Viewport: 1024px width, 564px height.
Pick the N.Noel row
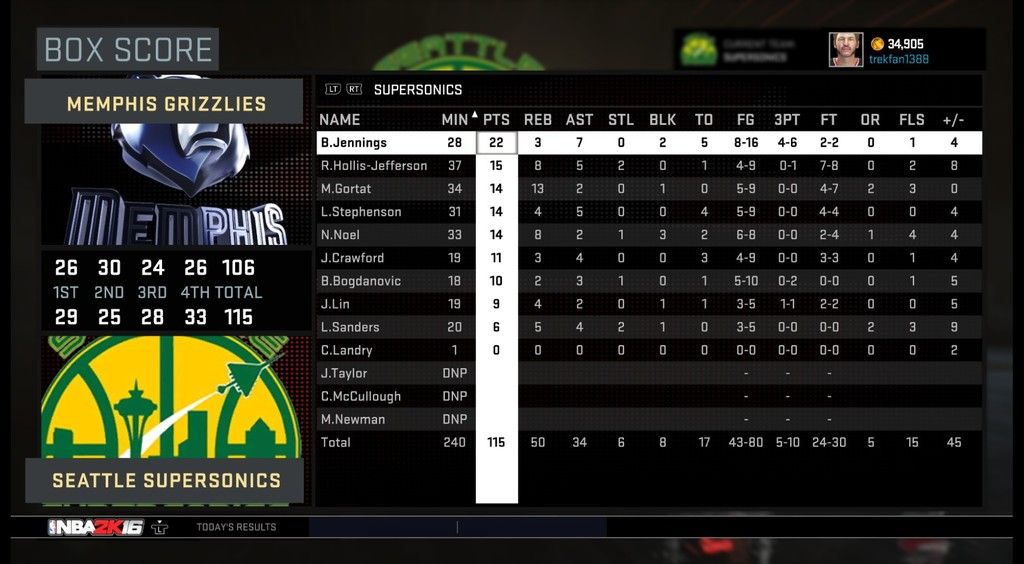tap(341, 235)
